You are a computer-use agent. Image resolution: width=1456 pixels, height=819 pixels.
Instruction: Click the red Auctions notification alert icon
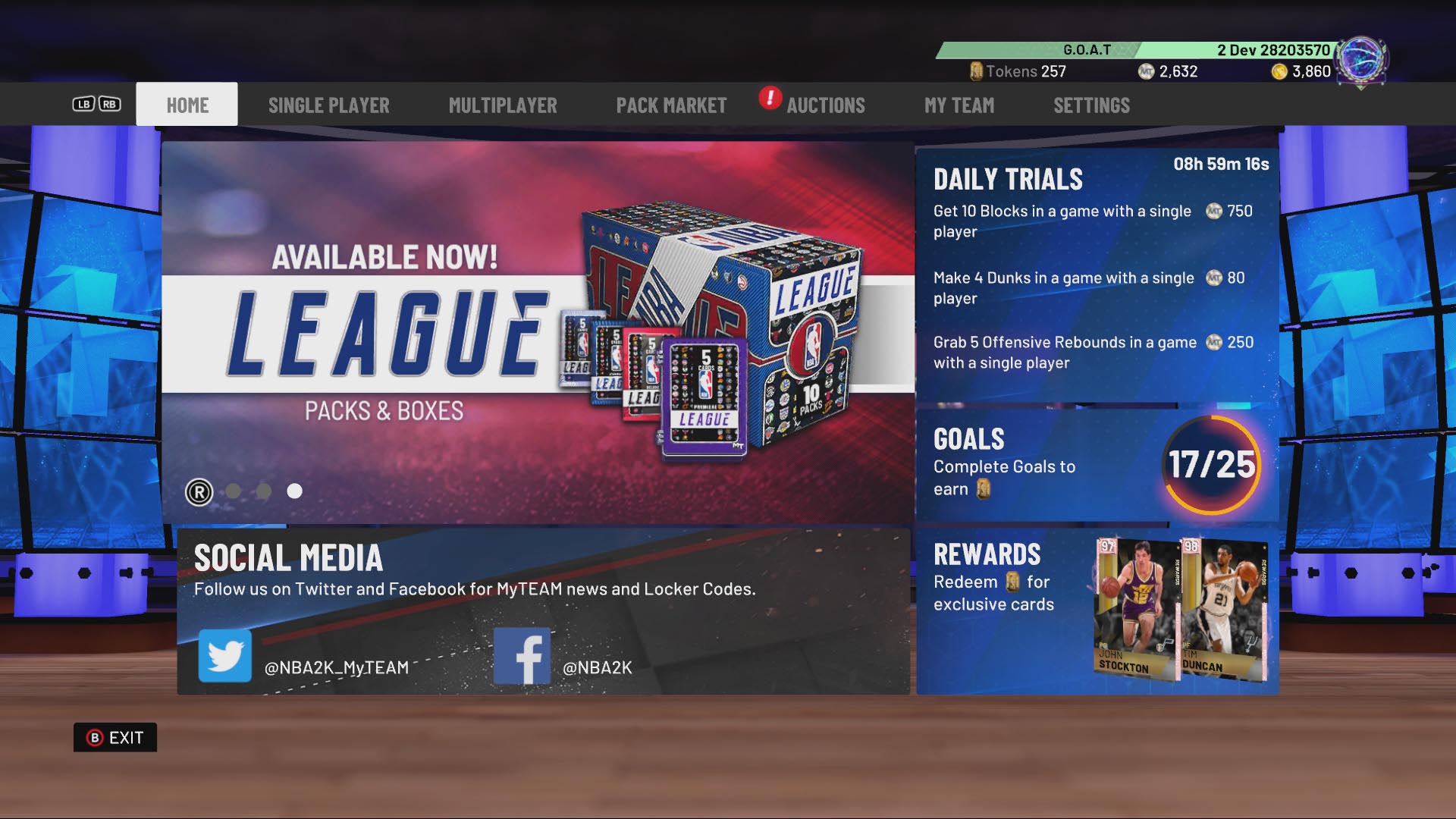768,99
